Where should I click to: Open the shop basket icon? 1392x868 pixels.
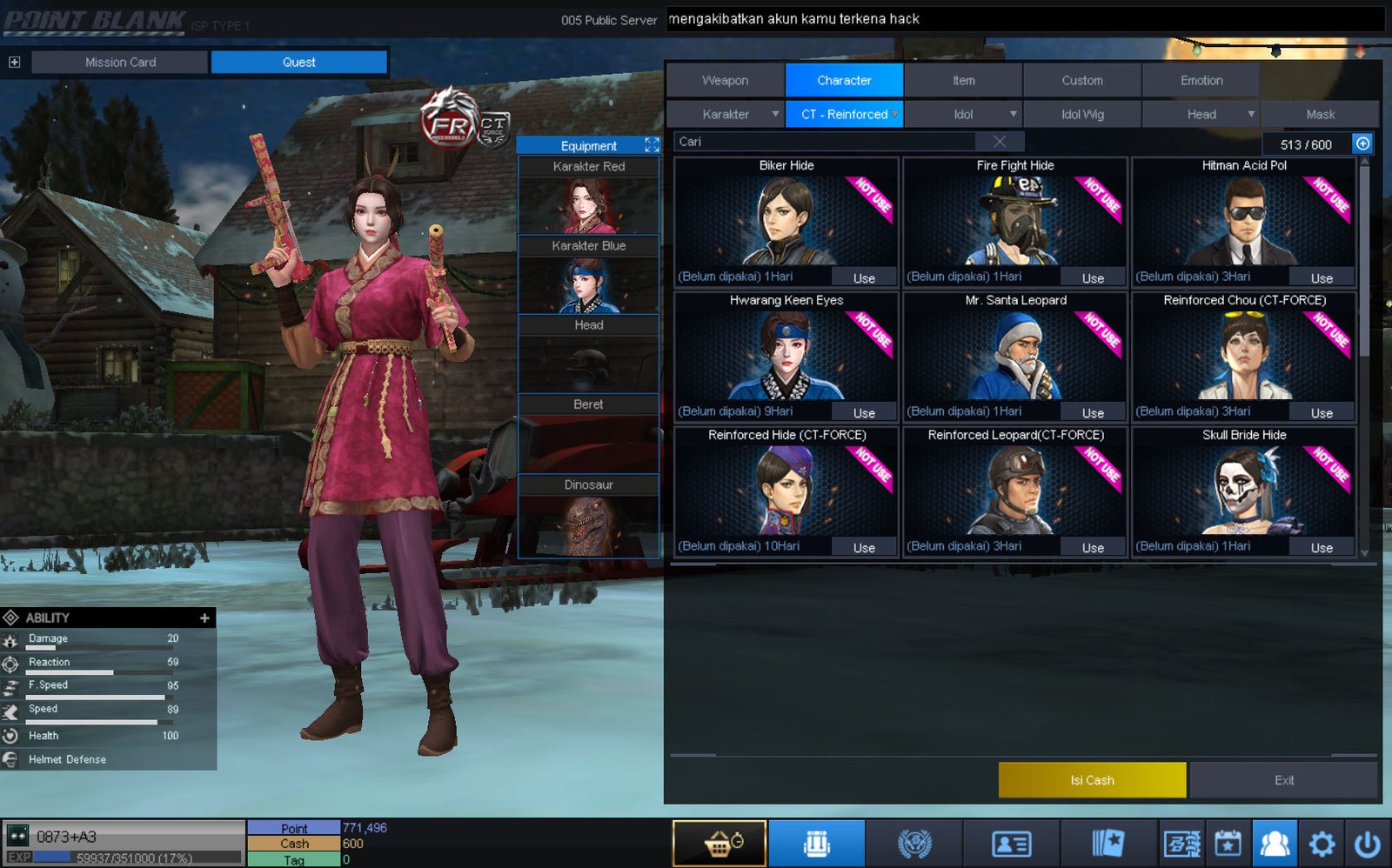pyautogui.click(x=719, y=844)
